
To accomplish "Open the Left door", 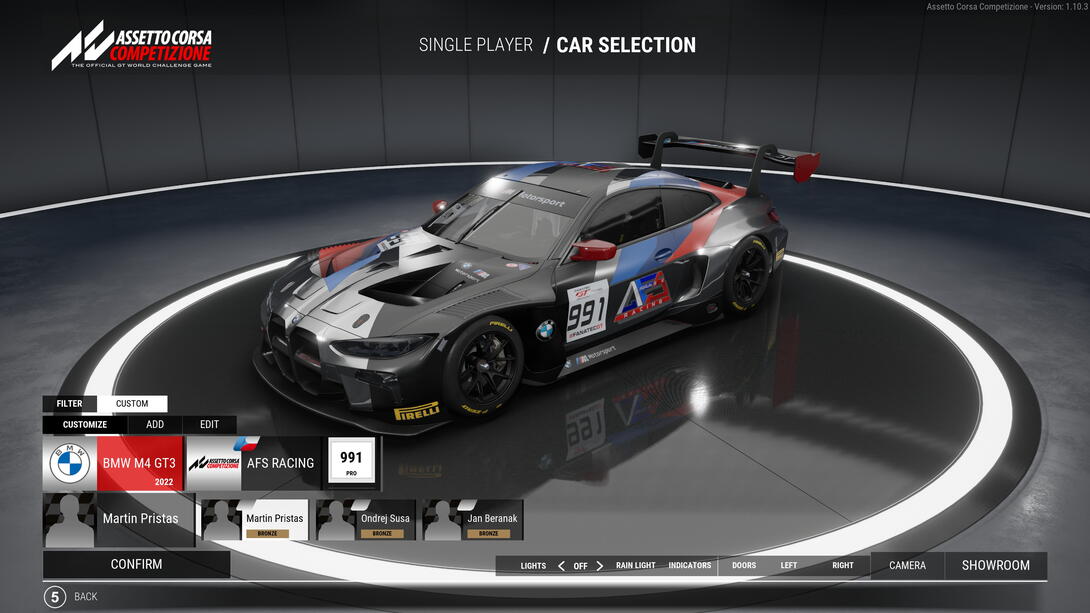I will 789,566.
